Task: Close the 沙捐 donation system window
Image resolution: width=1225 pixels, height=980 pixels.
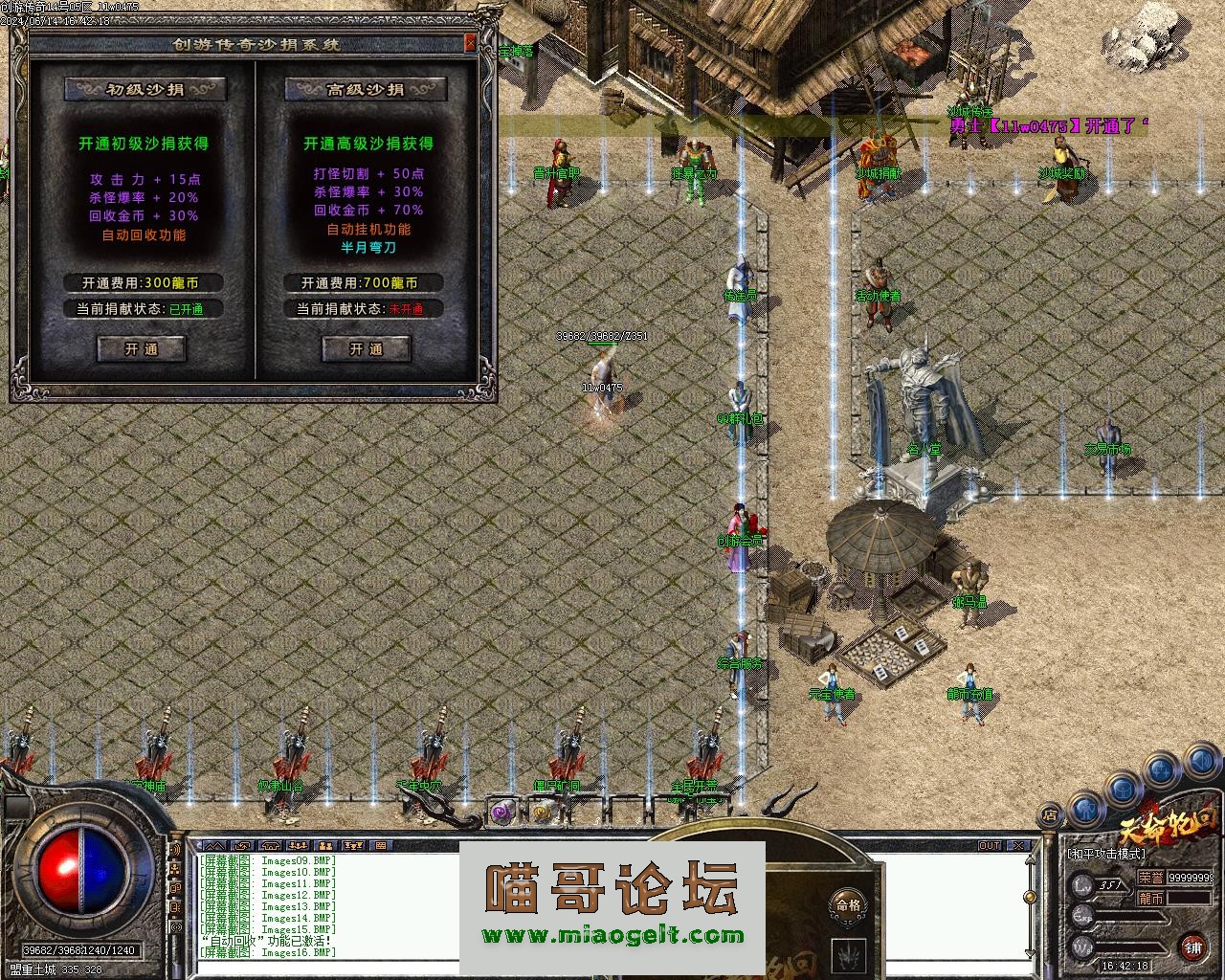Action: pos(469,43)
